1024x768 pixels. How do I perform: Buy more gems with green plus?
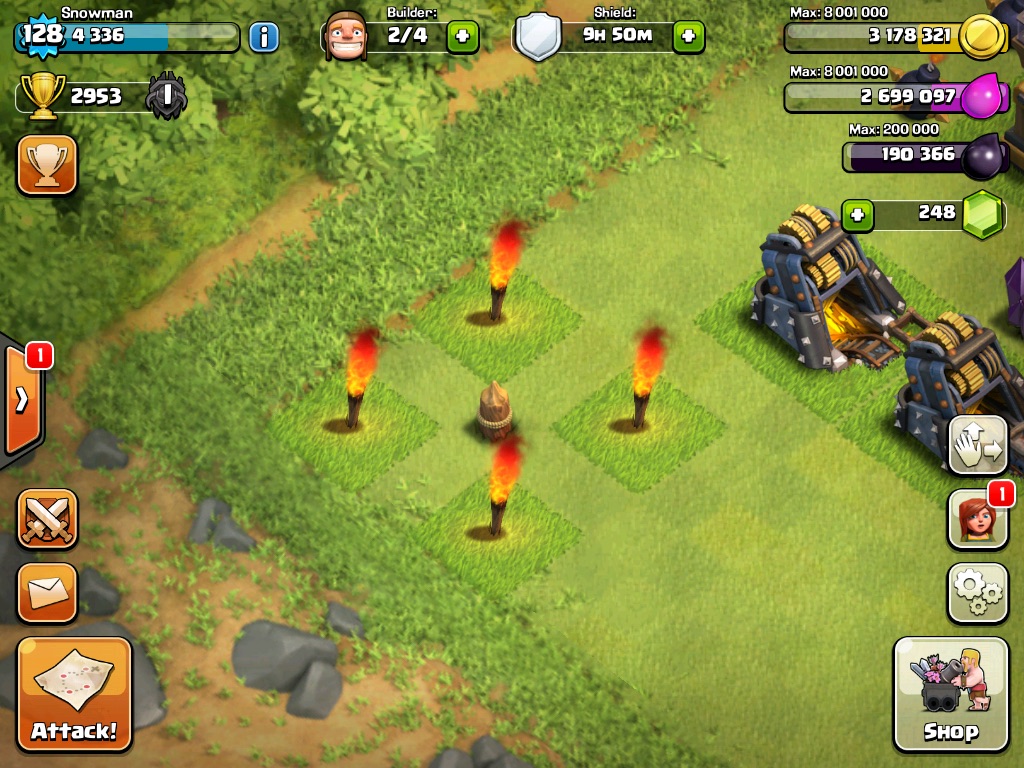click(x=857, y=214)
